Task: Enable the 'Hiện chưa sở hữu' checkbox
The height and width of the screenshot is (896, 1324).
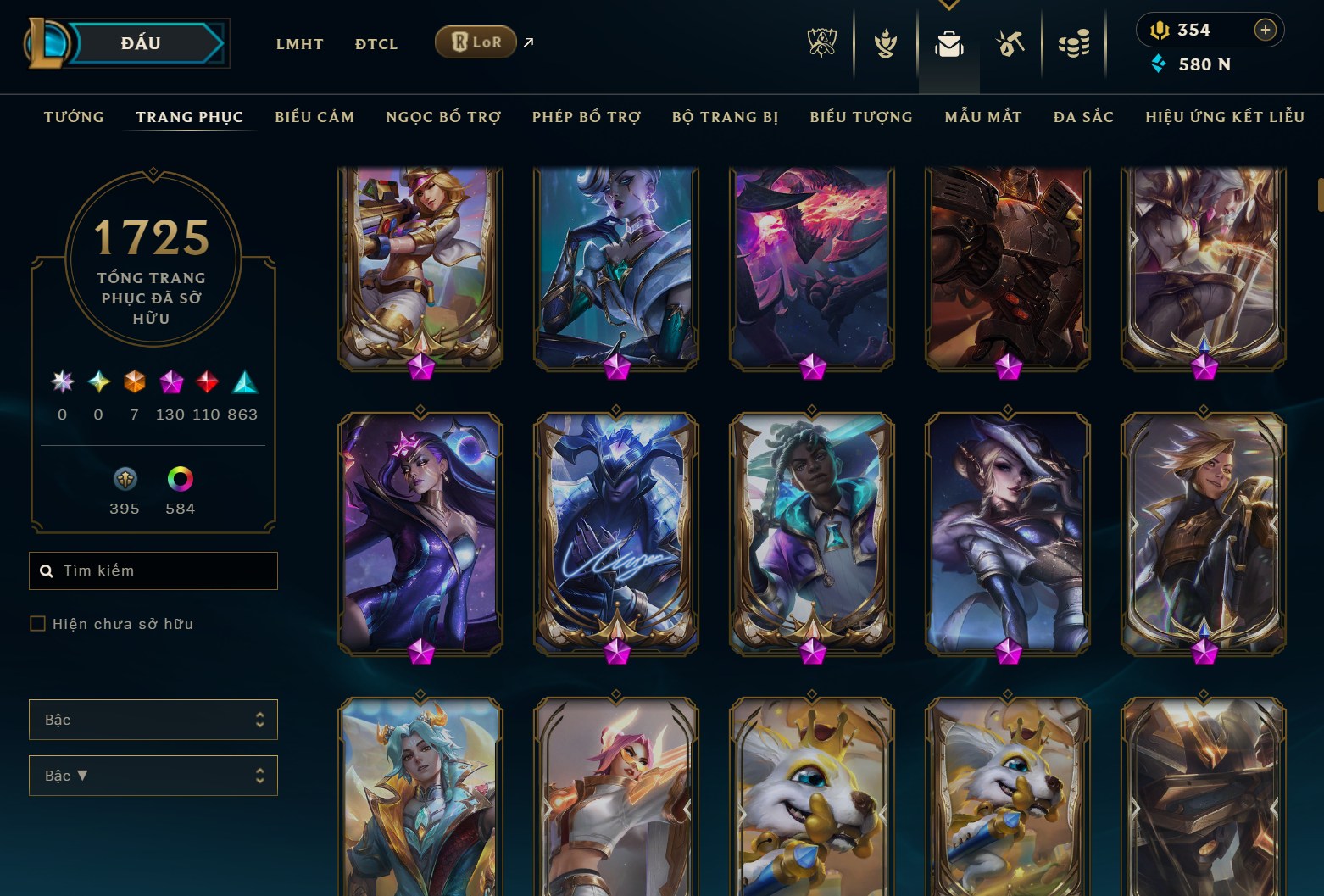Action: (x=39, y=623)
